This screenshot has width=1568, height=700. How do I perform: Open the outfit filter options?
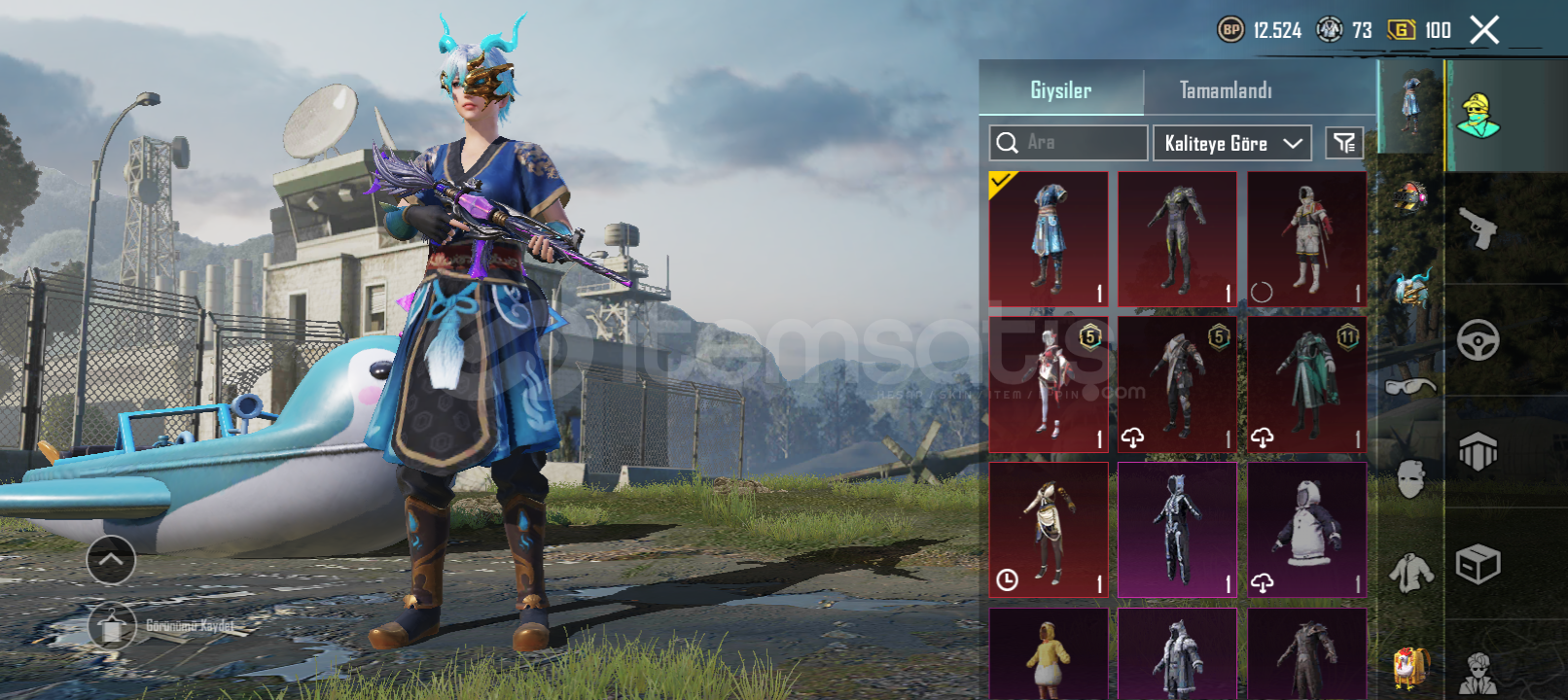(1344, 143)
